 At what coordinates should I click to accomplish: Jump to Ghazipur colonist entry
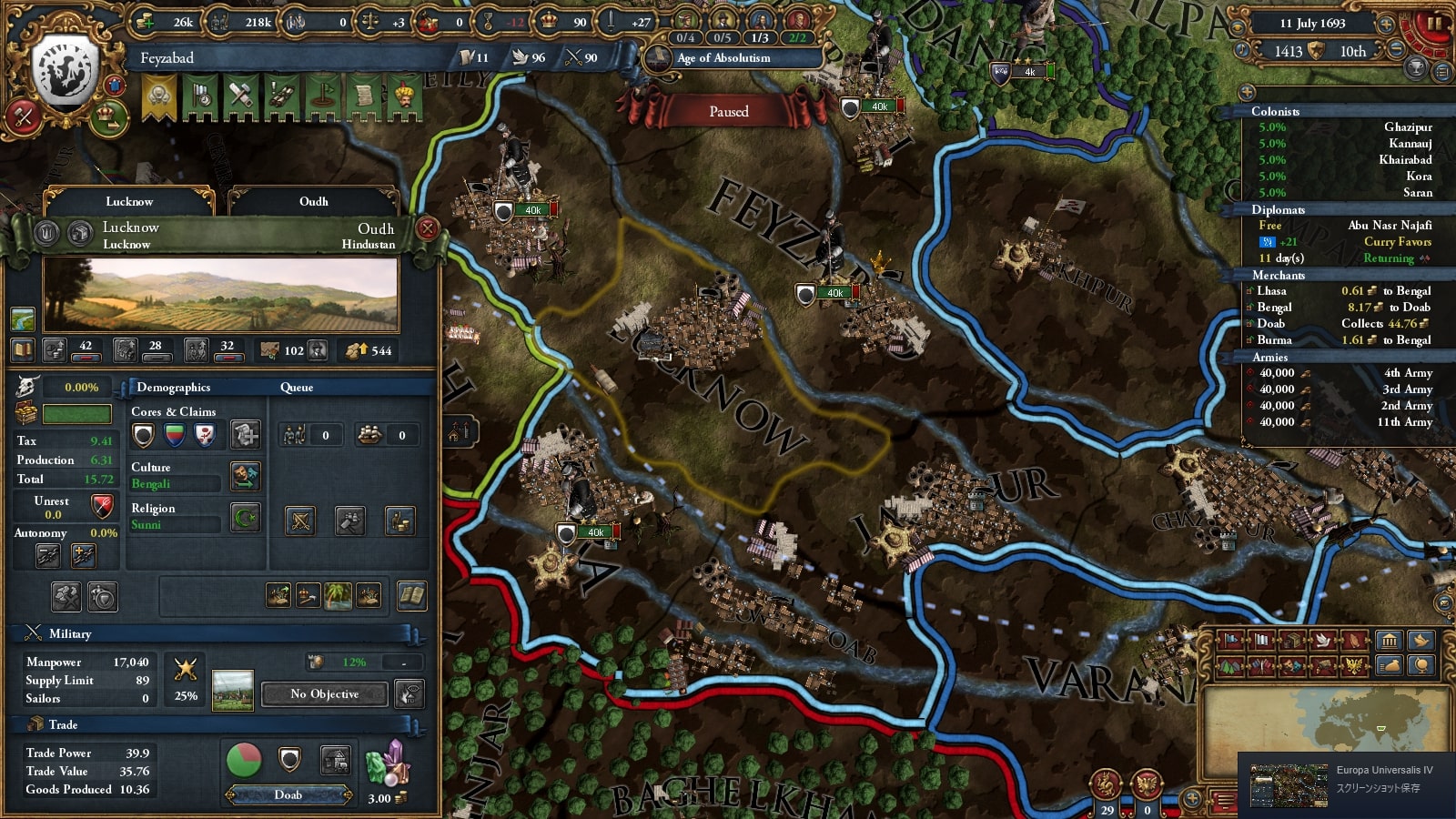coord(1408,127)
